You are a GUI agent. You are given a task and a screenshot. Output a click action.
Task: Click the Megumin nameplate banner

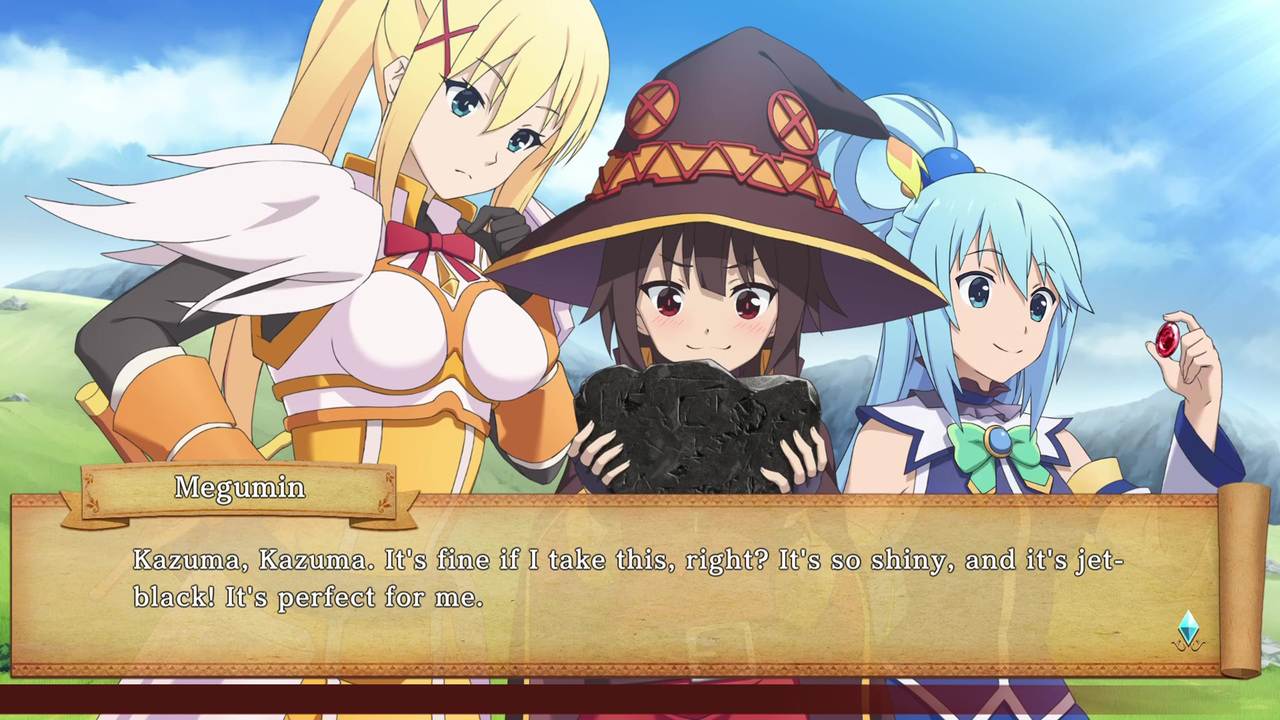point(240,488)
